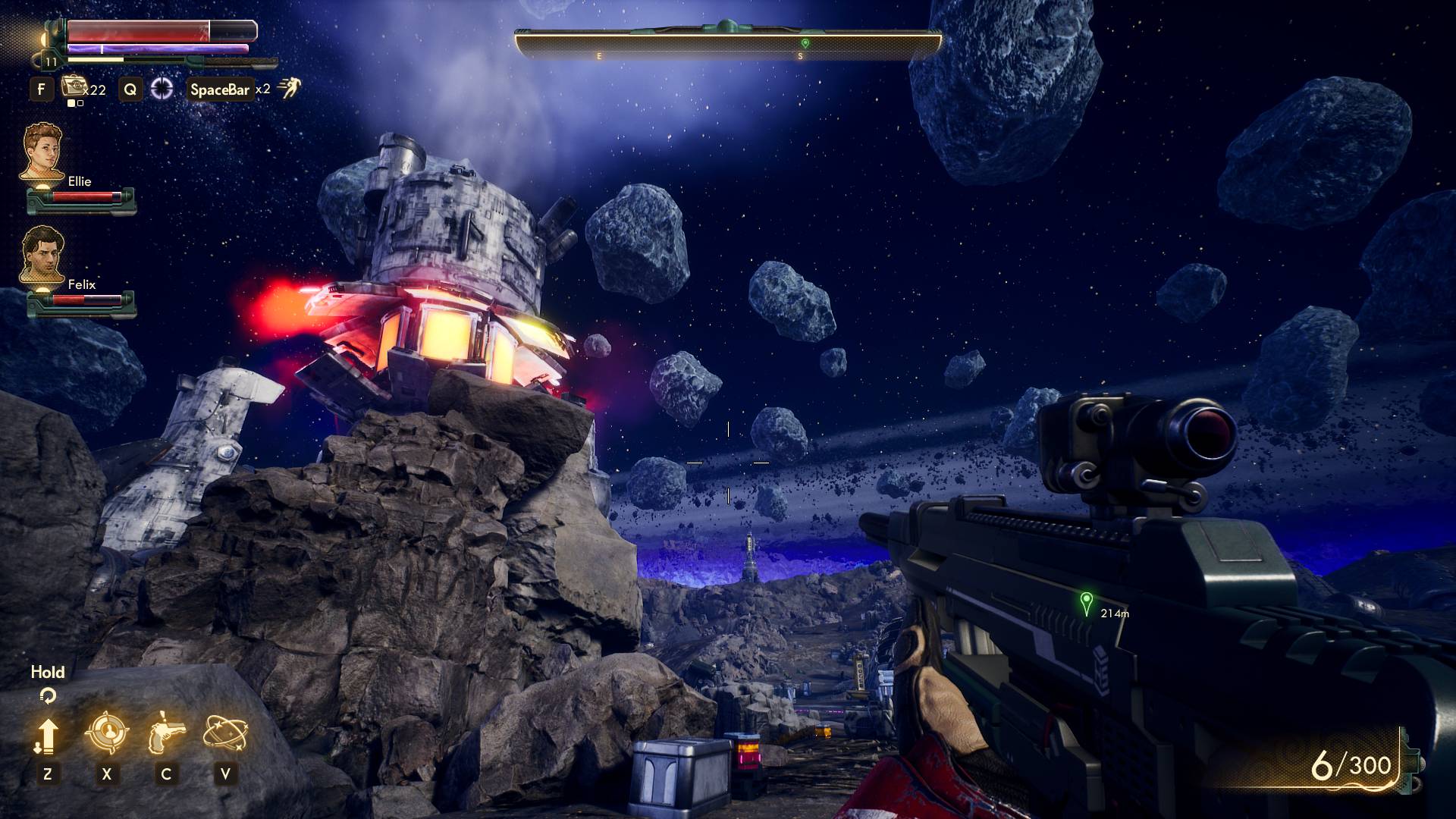Click the green quest marker on the compass
The width and height of the screenshot is (1456, 819).
[x=805, y=43]
